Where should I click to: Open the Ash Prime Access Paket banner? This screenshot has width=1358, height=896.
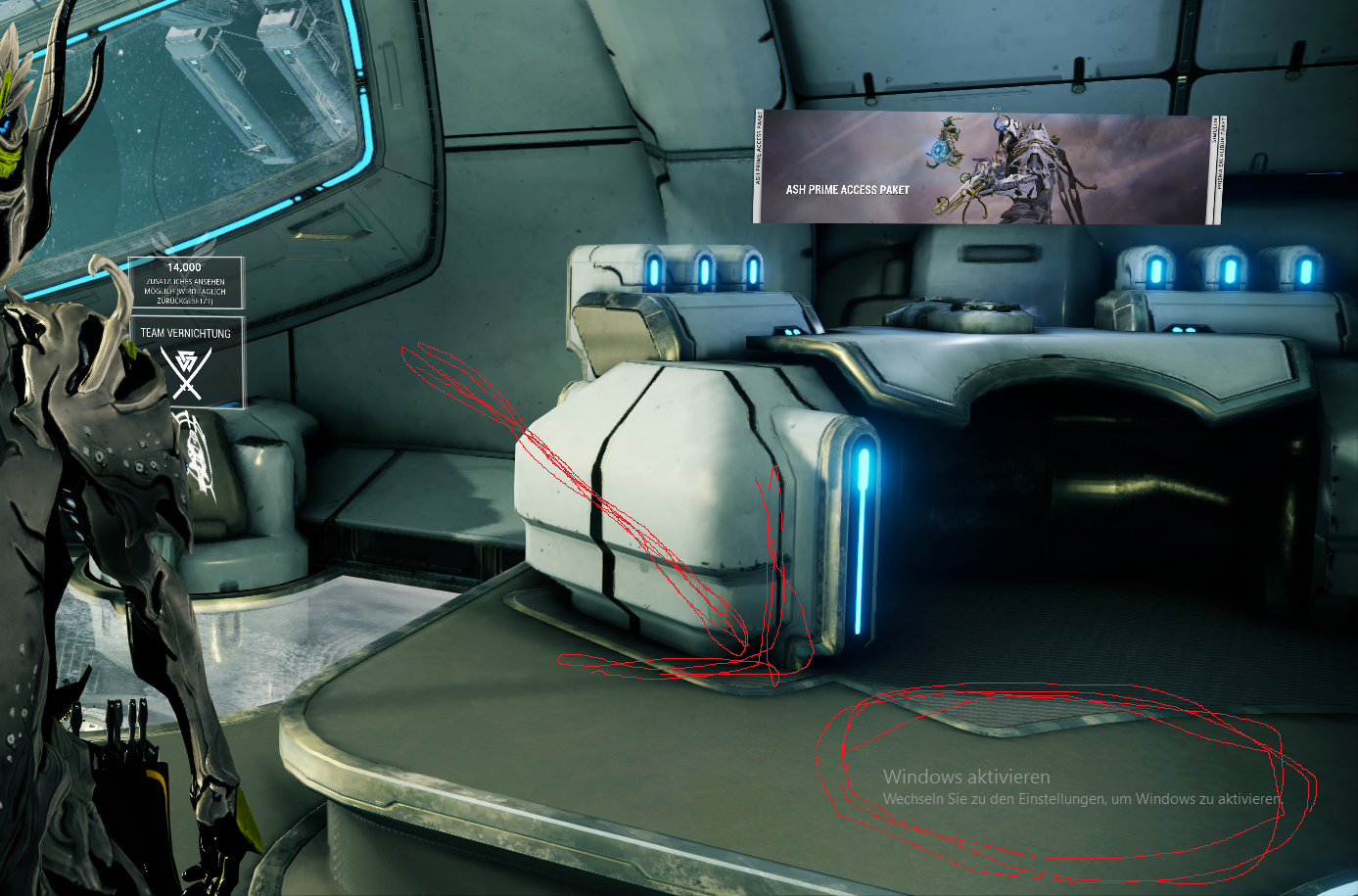point(987,167)
